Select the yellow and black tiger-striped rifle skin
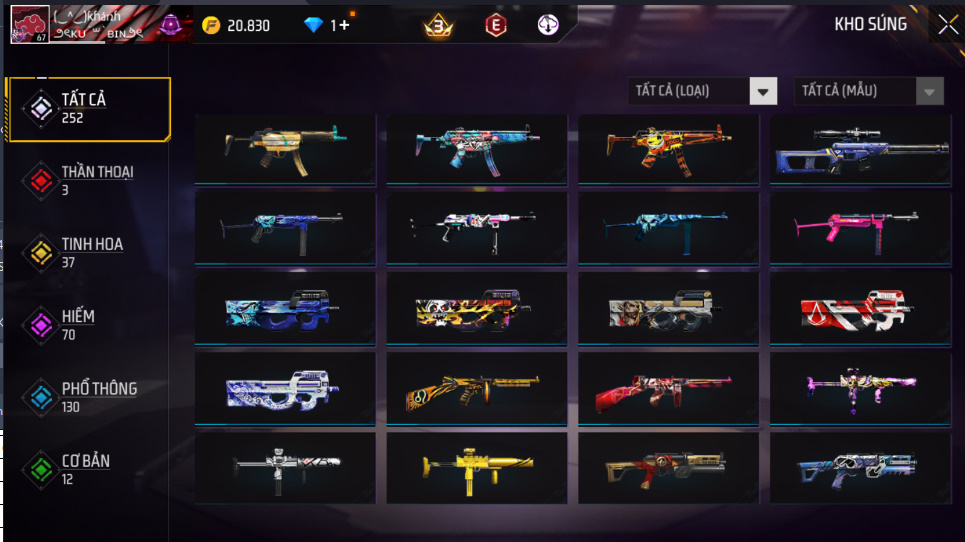Screen dimensions: 965x542 476,388
